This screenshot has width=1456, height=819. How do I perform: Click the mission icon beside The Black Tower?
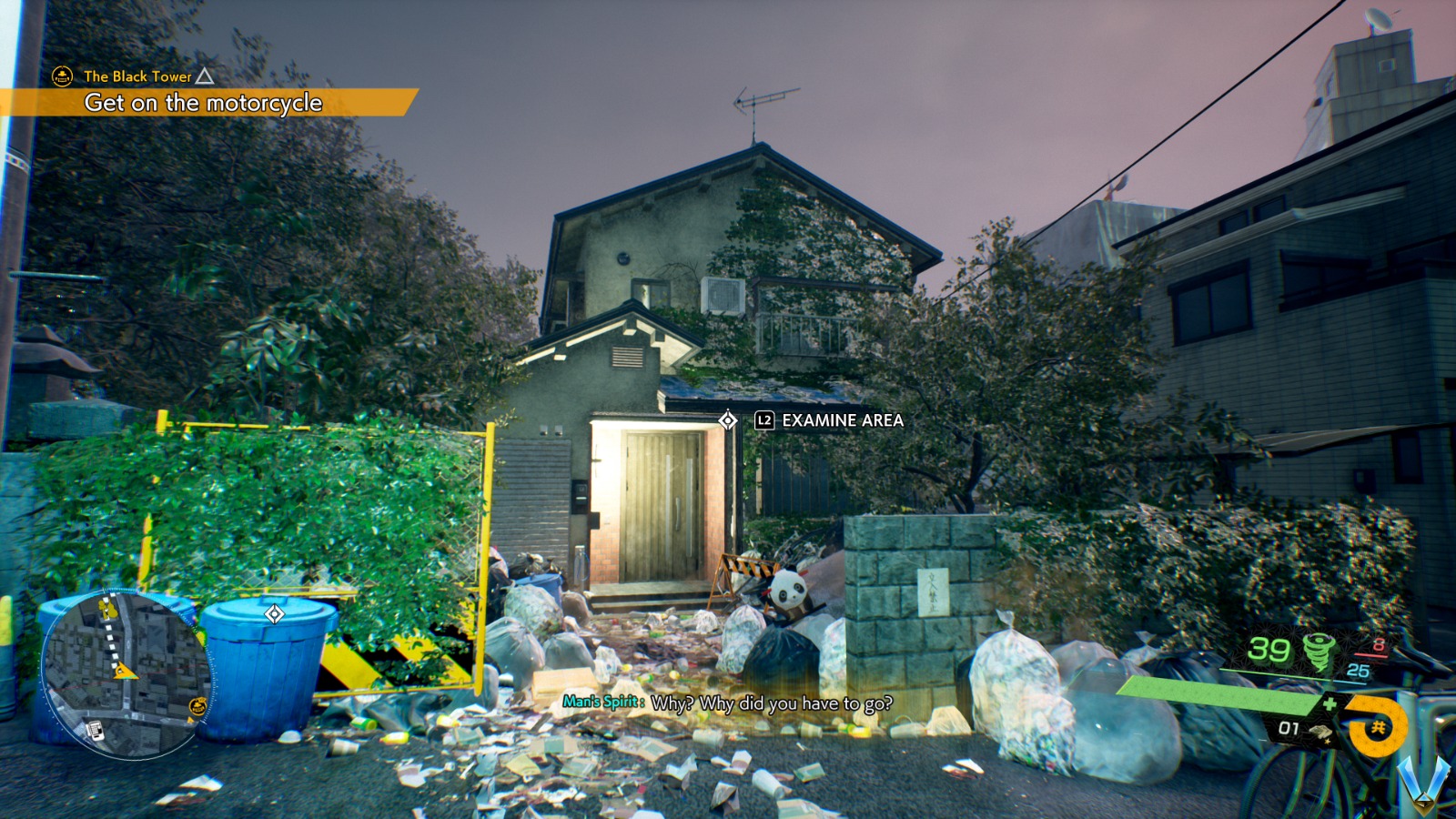click(x=61, y=77)
